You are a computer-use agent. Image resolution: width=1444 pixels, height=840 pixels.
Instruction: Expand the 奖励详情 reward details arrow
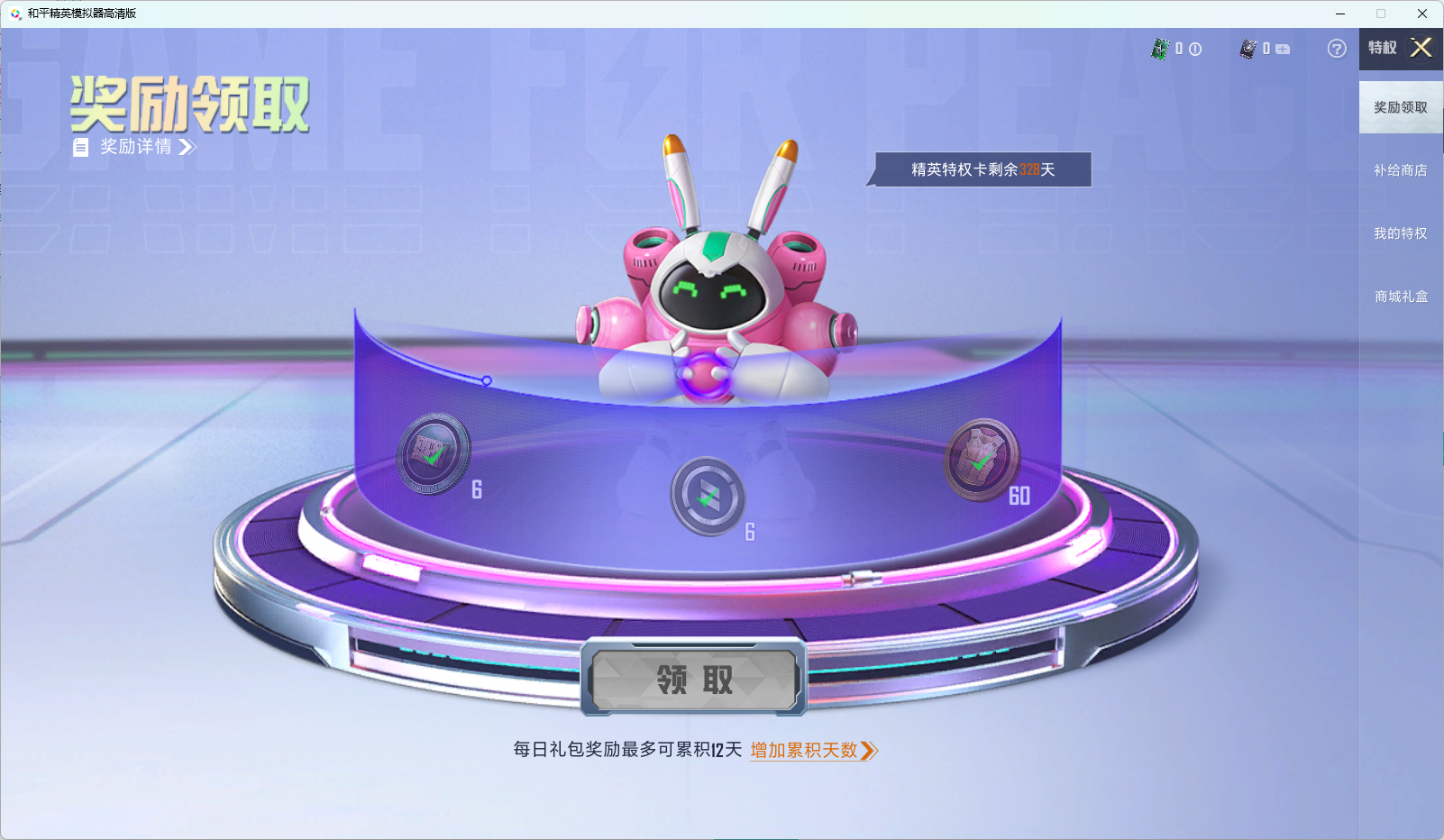189,147
